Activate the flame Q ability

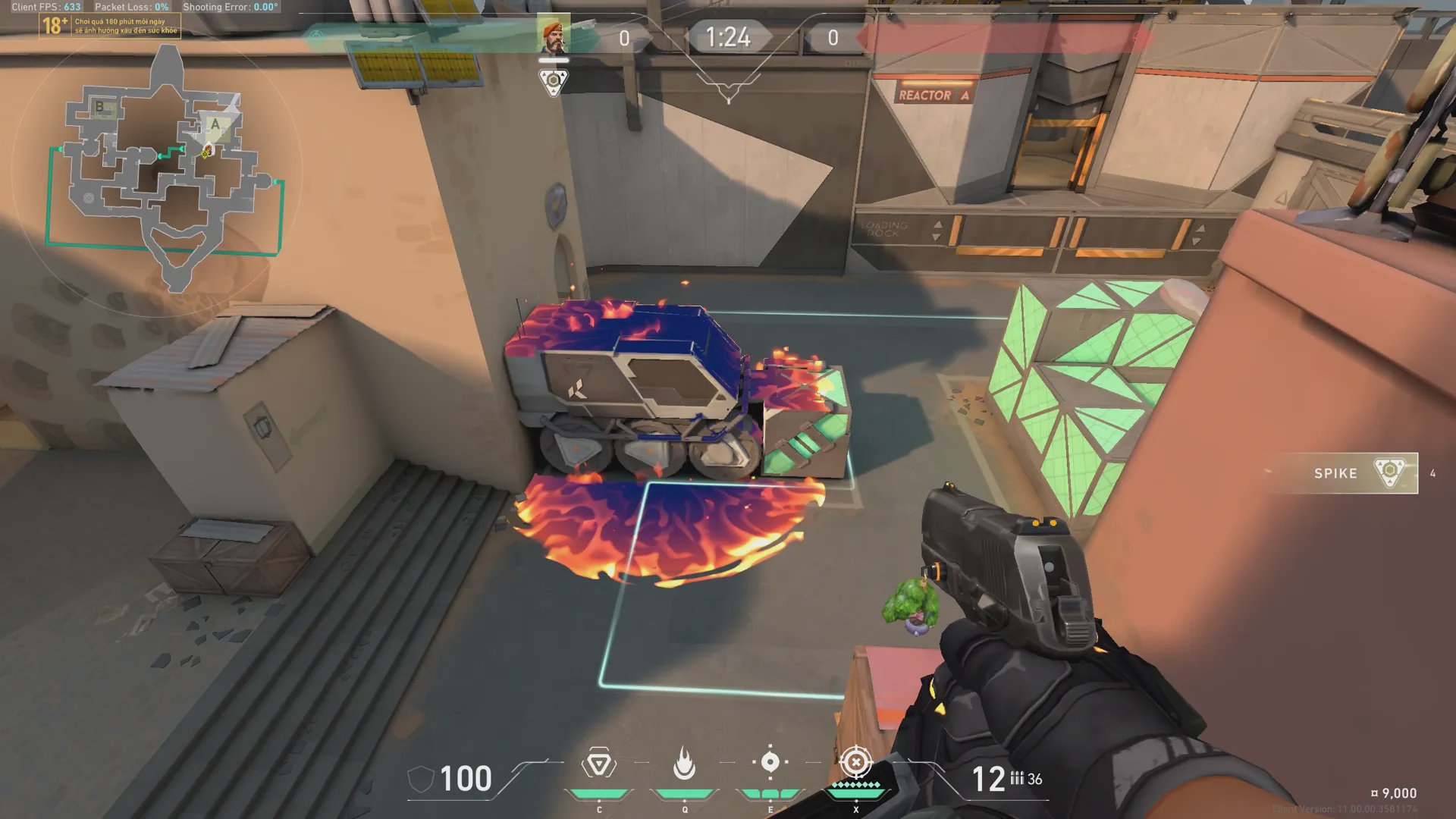pyautogui.click(x=684, y=764)
